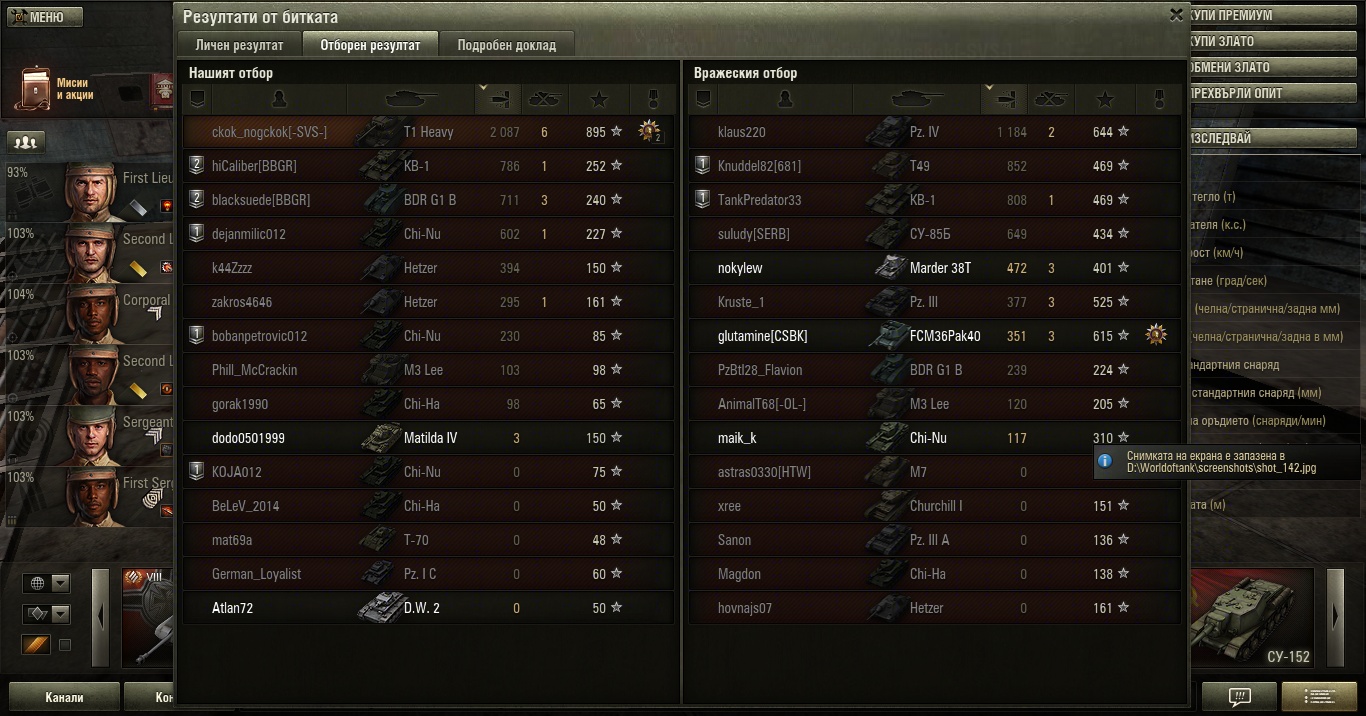Sort the enemy team by player name column
The height and width of the screenshot is (716, 1366).
tap(785, 99)
